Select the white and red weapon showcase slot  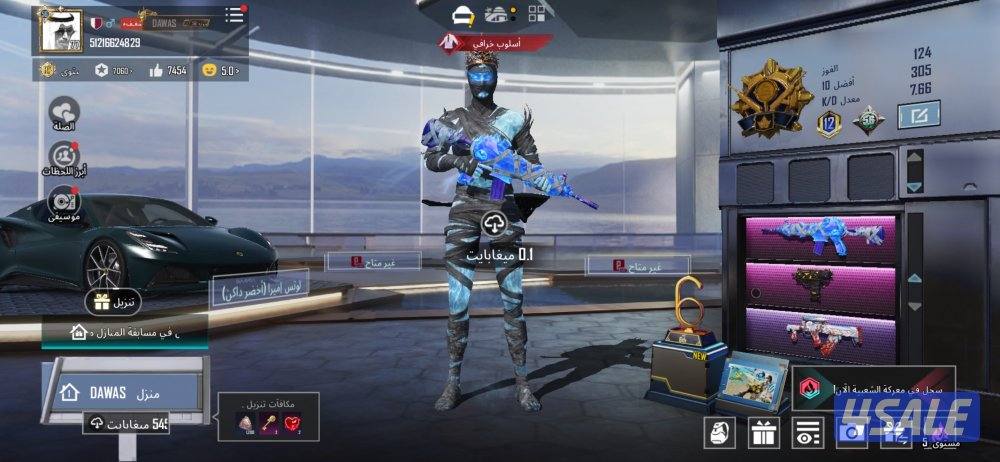(x=820, y=334)
